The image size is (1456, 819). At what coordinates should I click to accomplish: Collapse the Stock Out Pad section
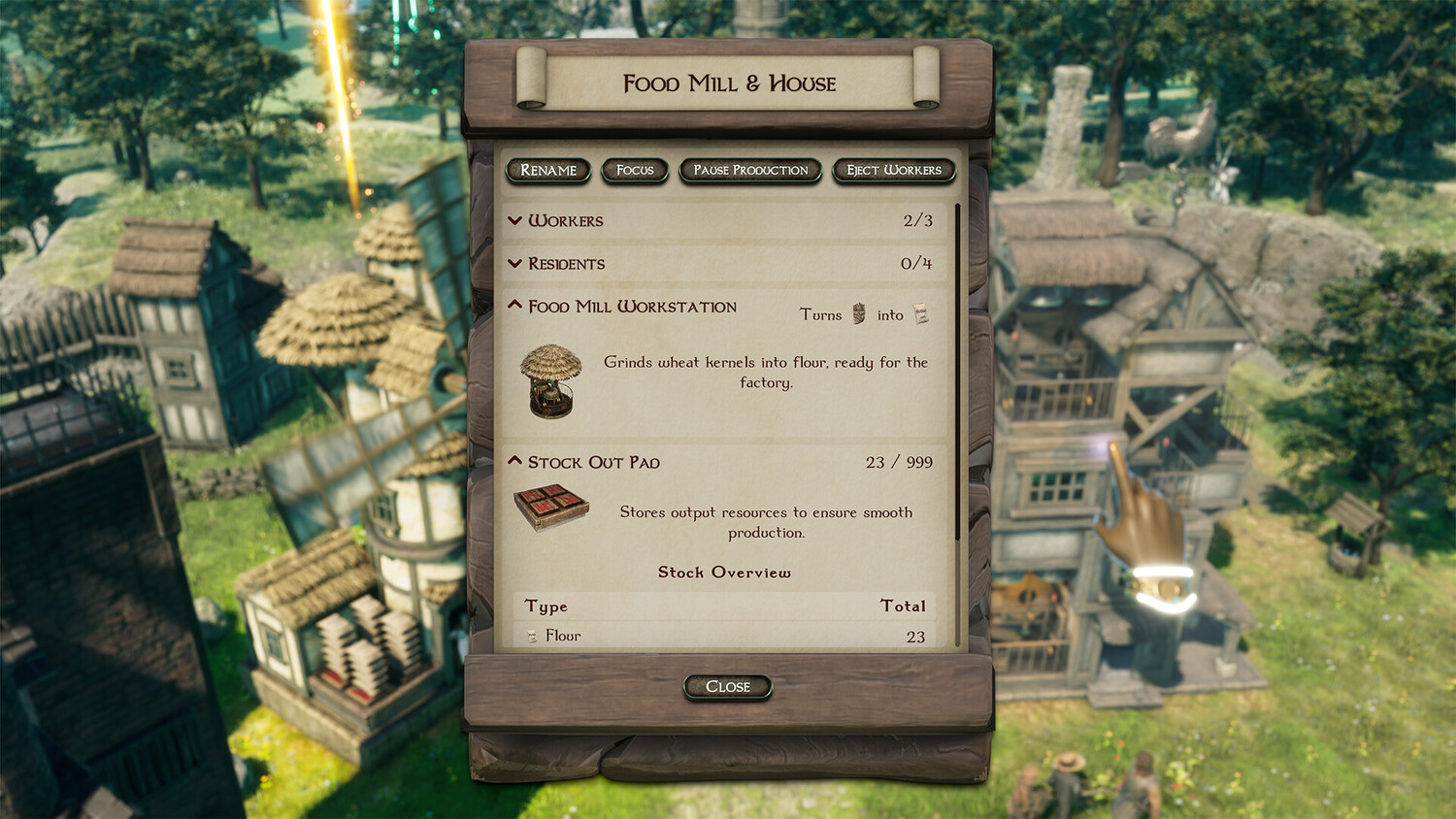tap(515, 462)
